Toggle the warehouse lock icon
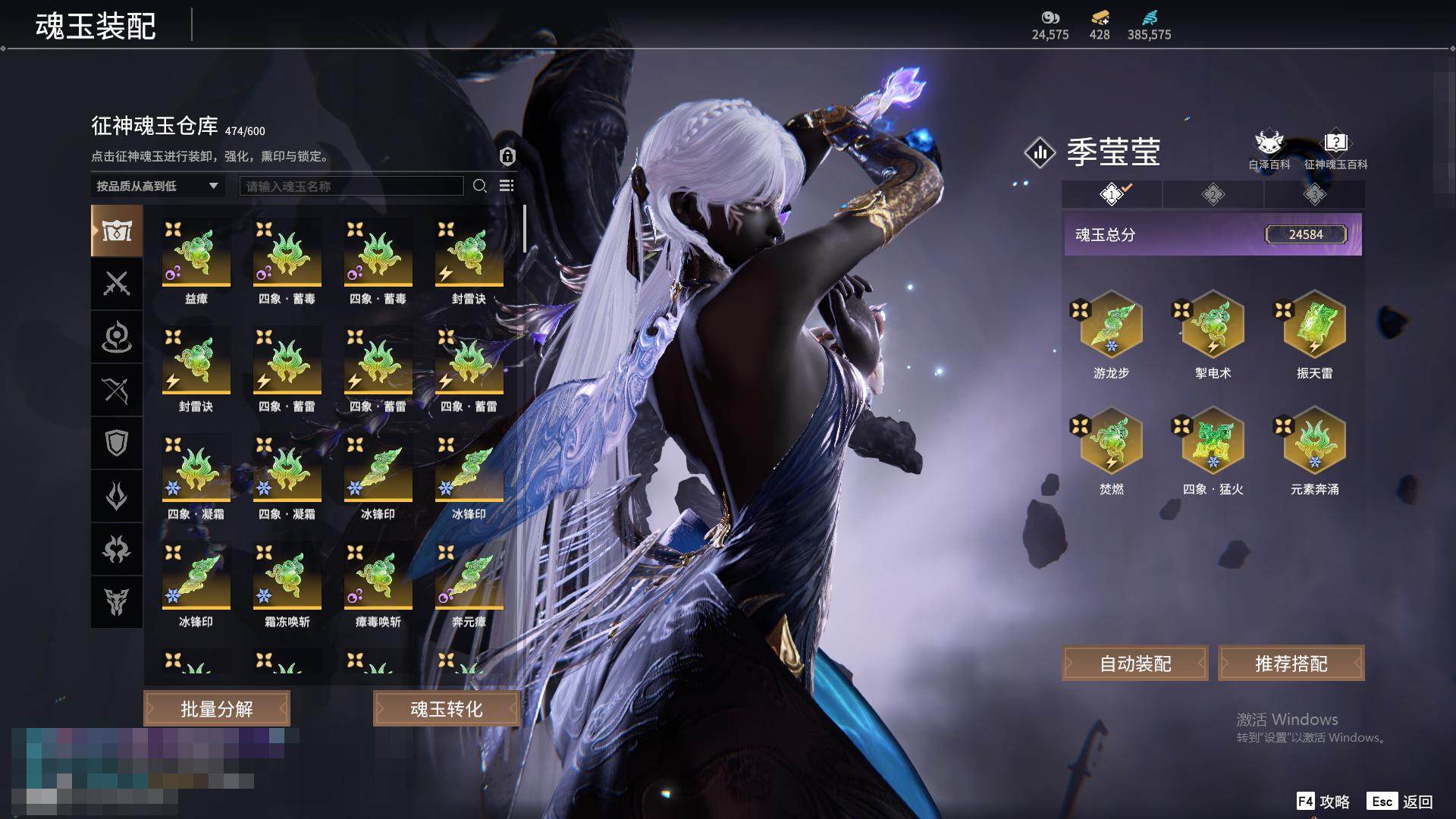The image size is (1456, 819). [x=507, y=156]
